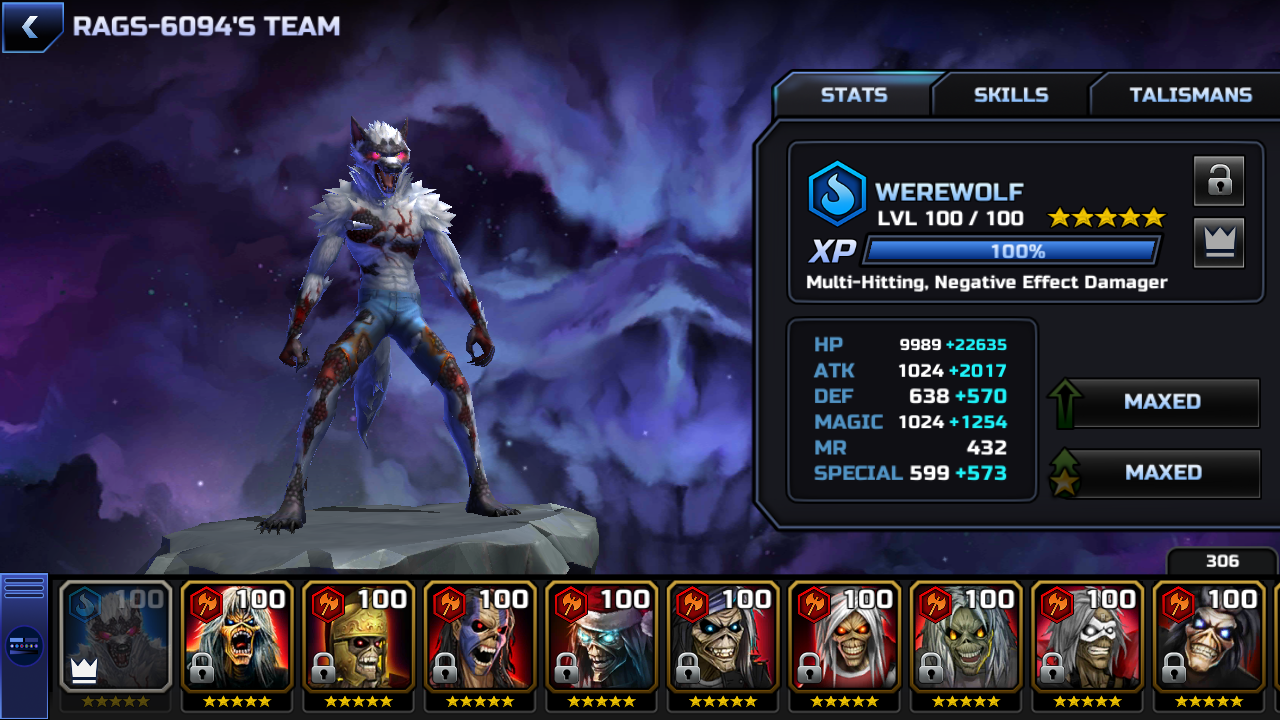Open the filter panel on the roster bar
The image size is (1280, 720).
[x=24, y=645]
